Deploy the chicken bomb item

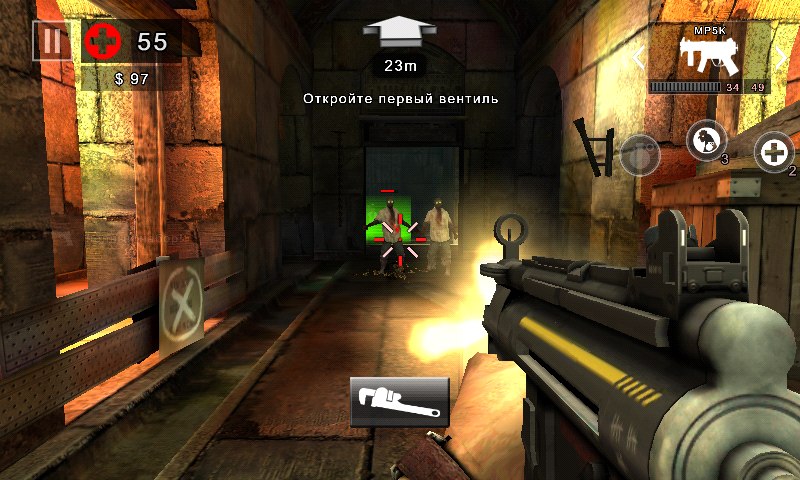706,139
